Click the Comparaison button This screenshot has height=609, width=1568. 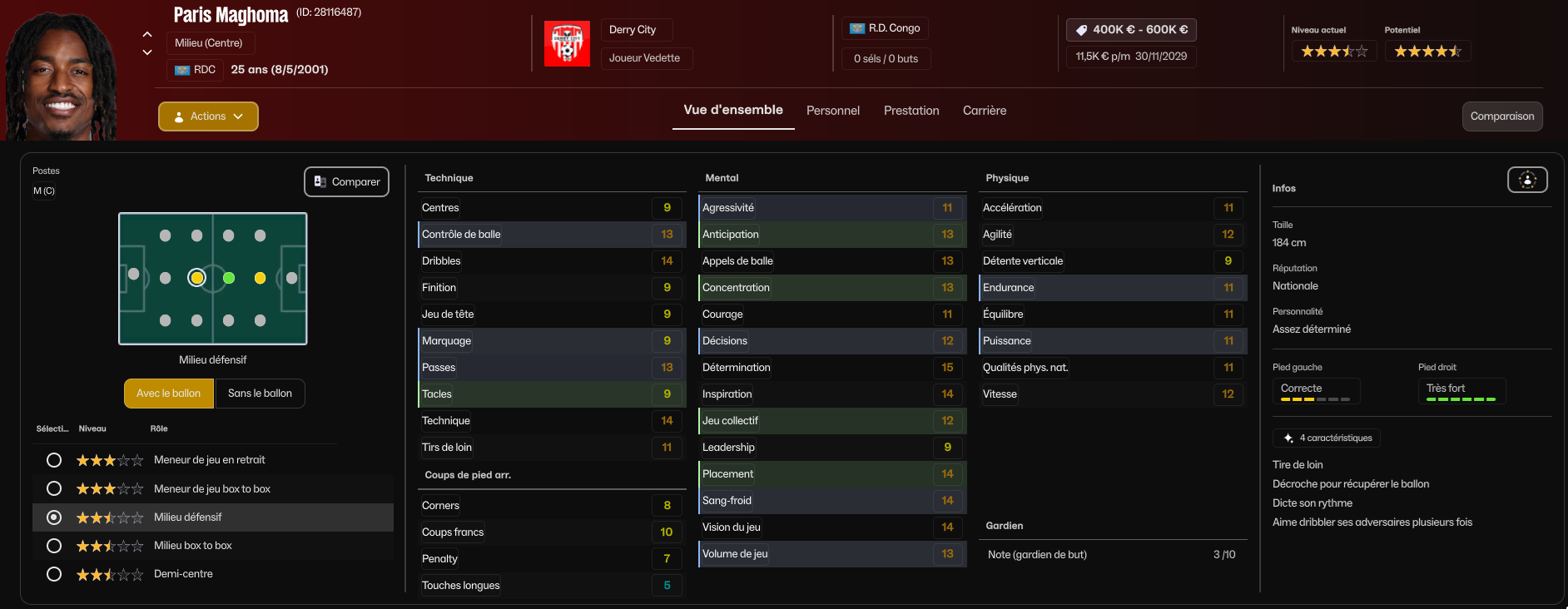coord(1501,116)
